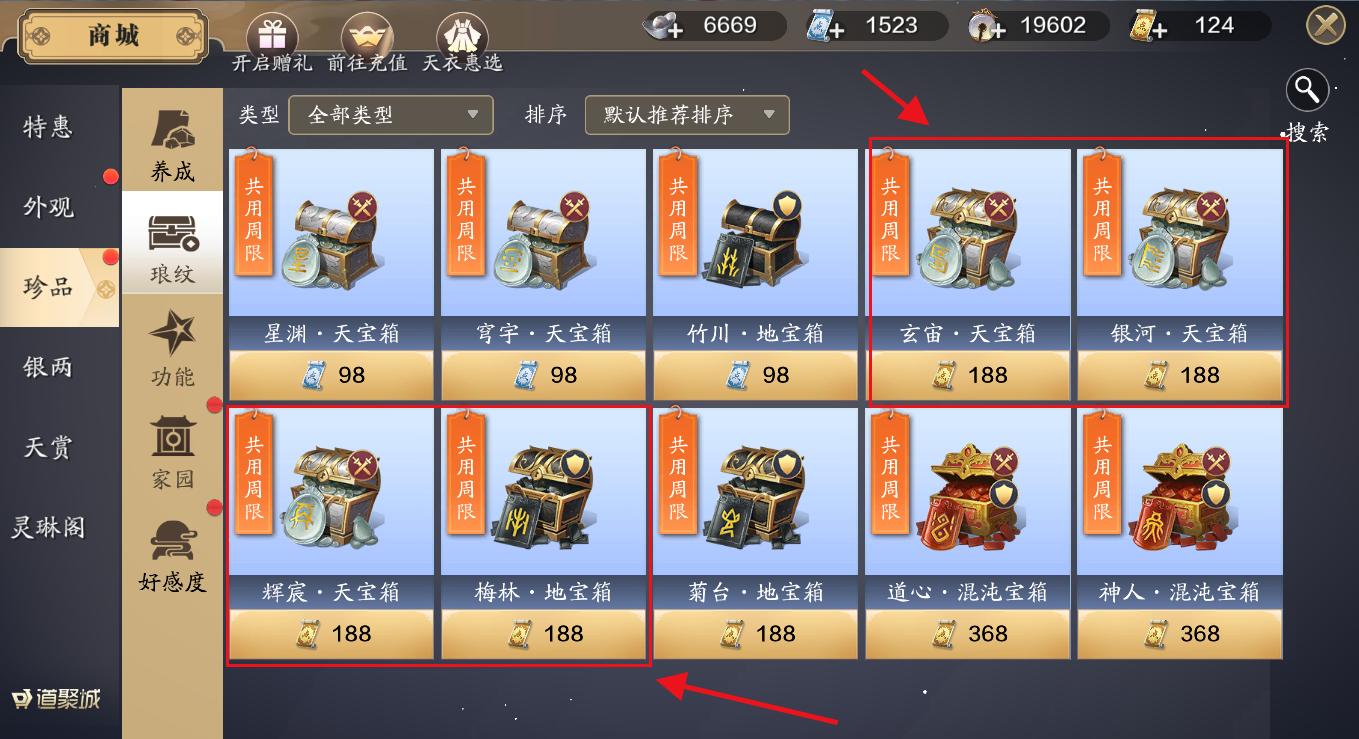
Task: Expand the 默认推荐排序 sorting dropdown
Action: click(687, 115)
